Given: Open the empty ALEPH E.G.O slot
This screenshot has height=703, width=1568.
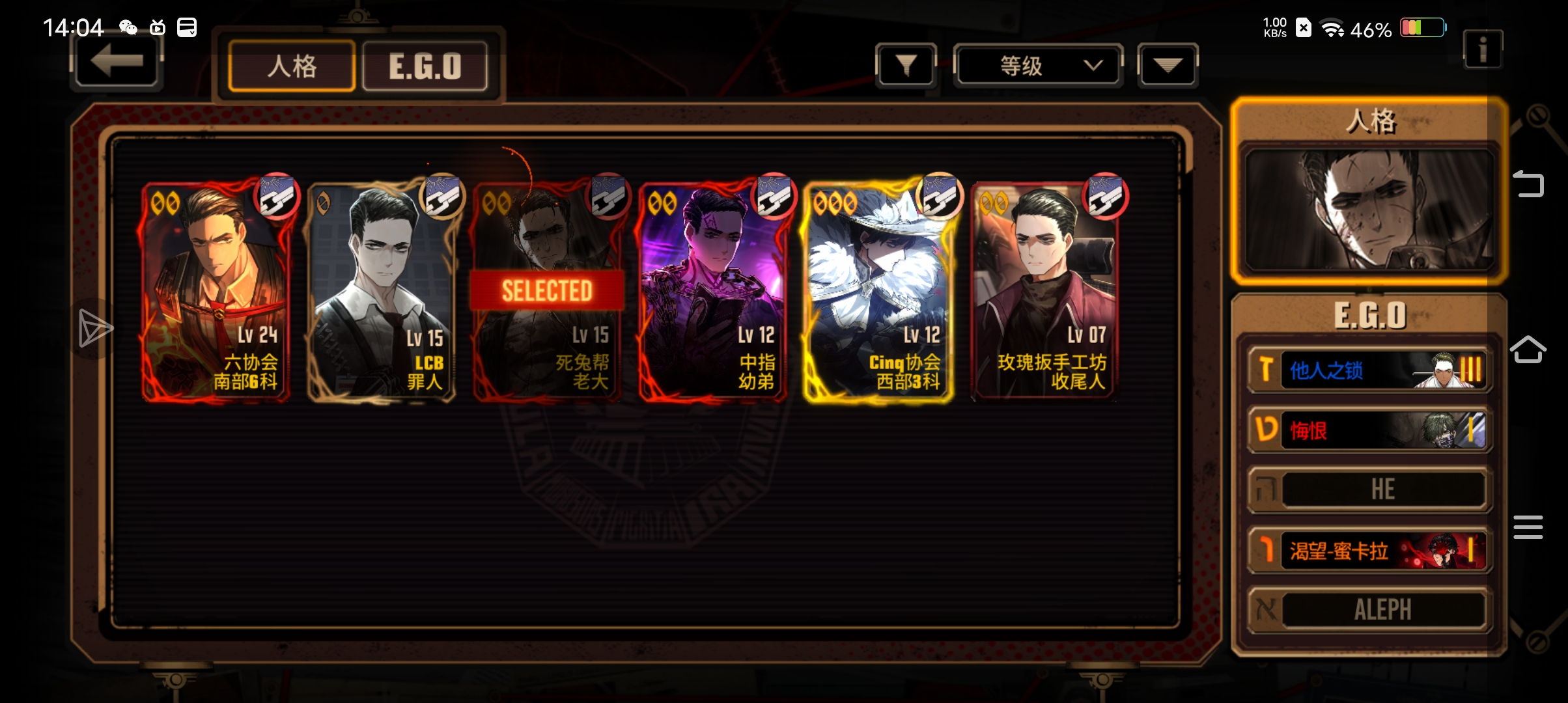Looking at the screenshot, I should pos(1370,610).
